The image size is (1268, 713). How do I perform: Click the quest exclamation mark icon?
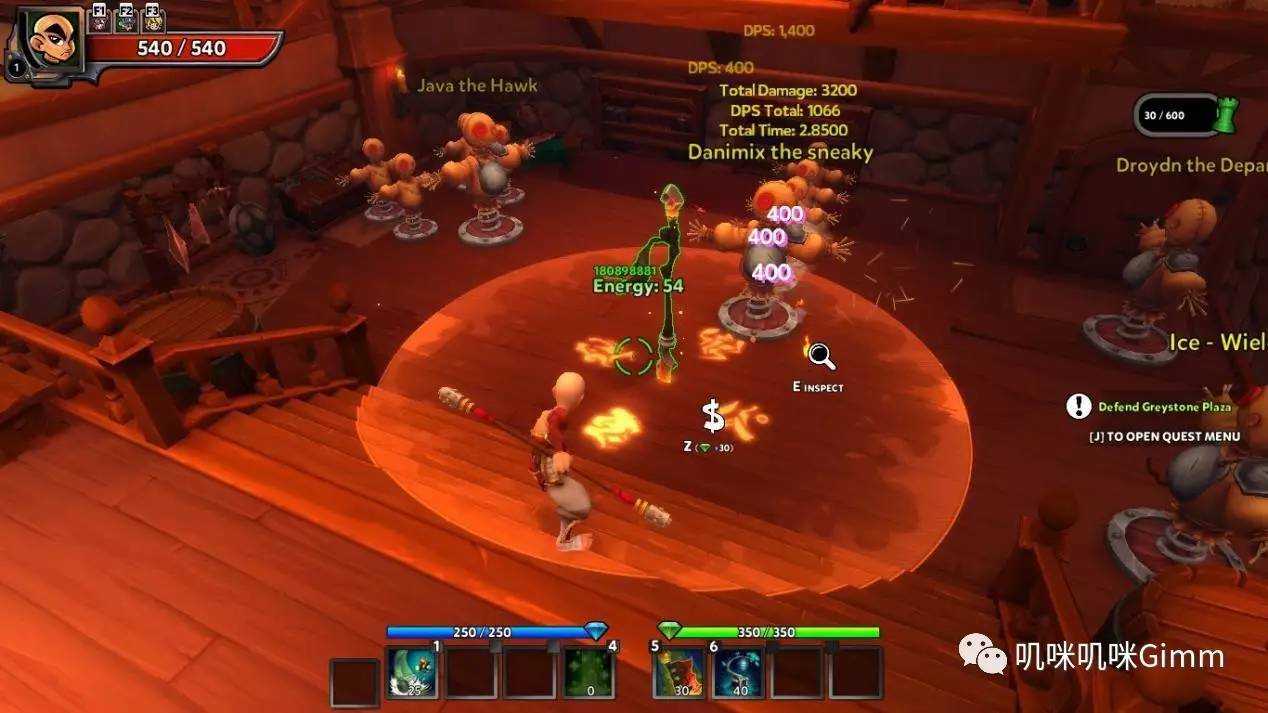pos(1078,406)
